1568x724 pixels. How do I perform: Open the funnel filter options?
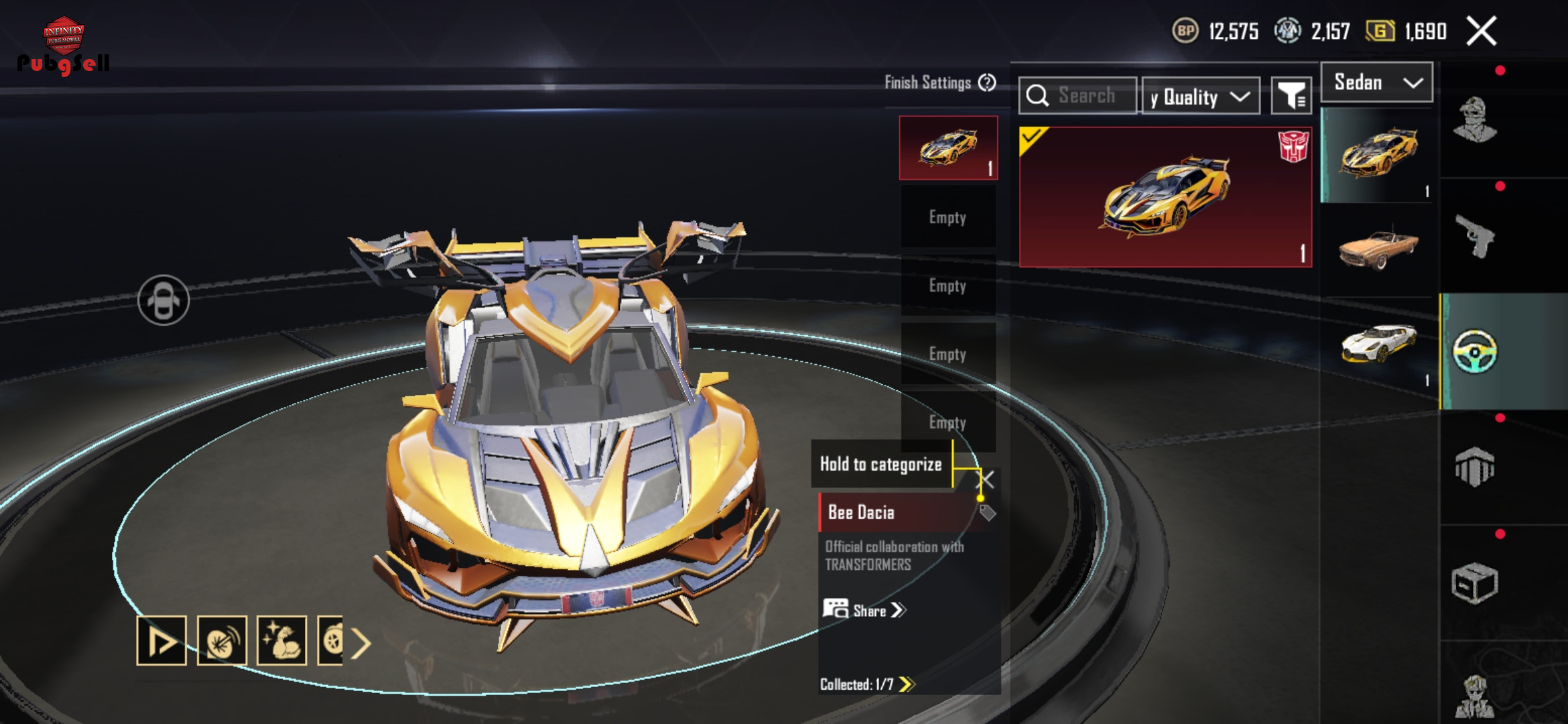pos(1291,97)
